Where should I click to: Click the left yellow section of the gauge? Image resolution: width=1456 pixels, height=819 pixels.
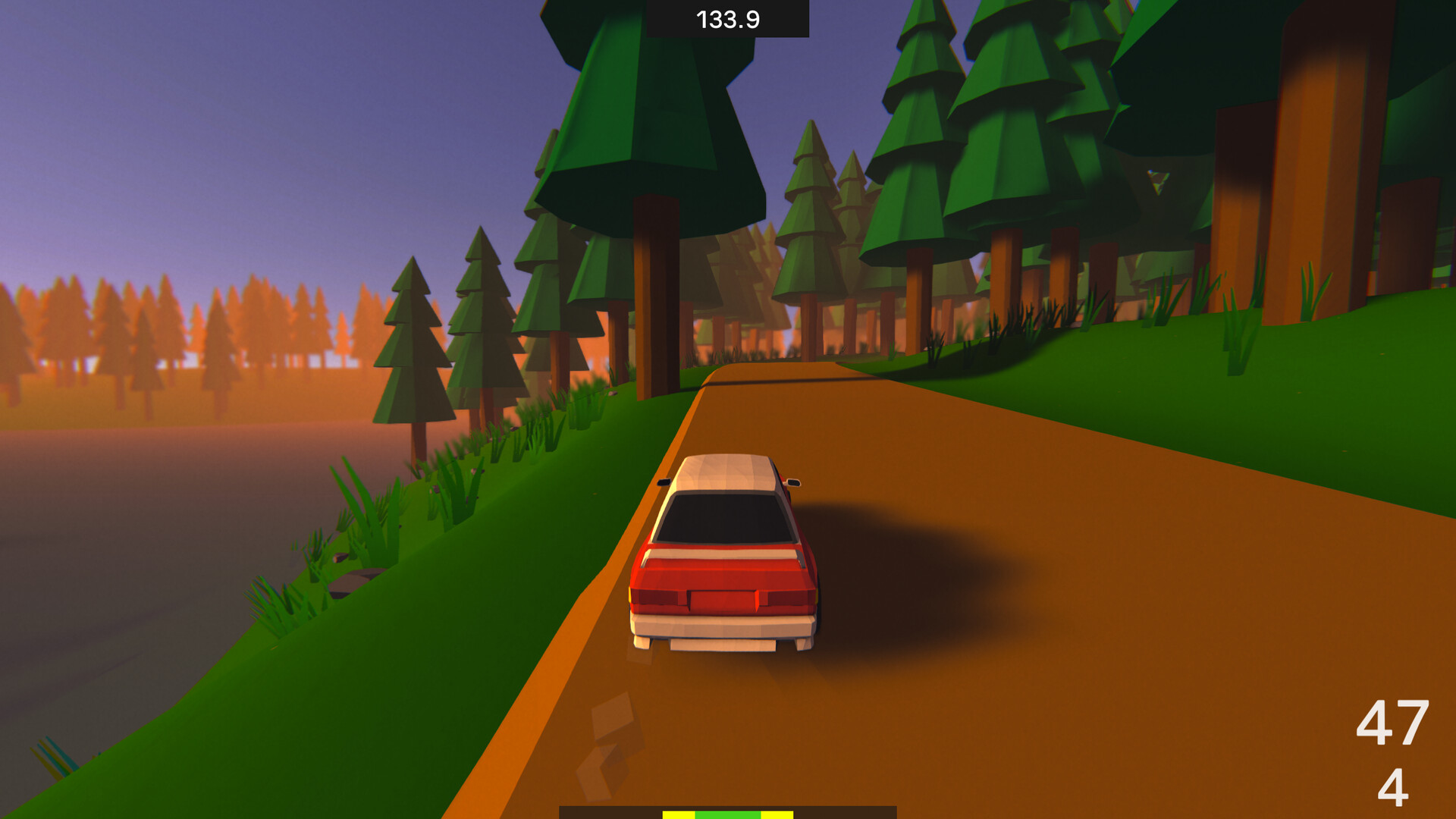pyautogui.click(x=679, y=814)
